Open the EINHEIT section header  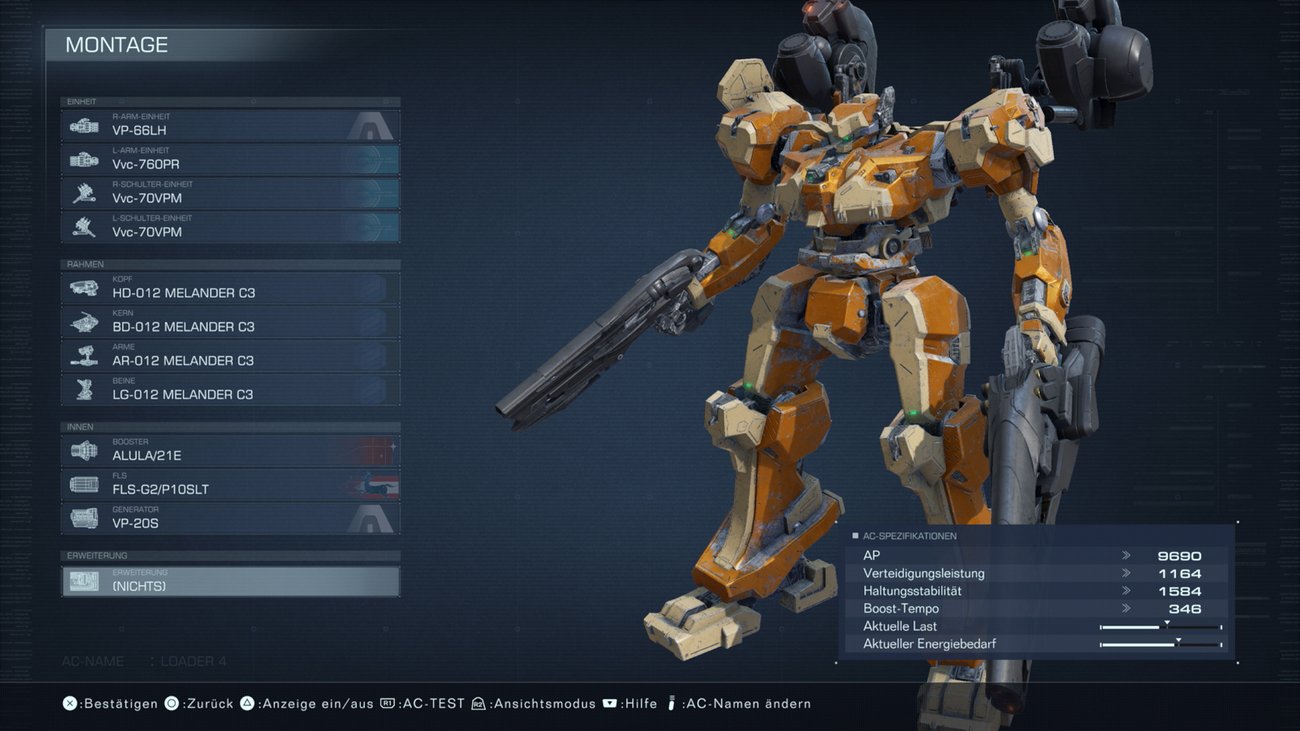tap(230, 101)
